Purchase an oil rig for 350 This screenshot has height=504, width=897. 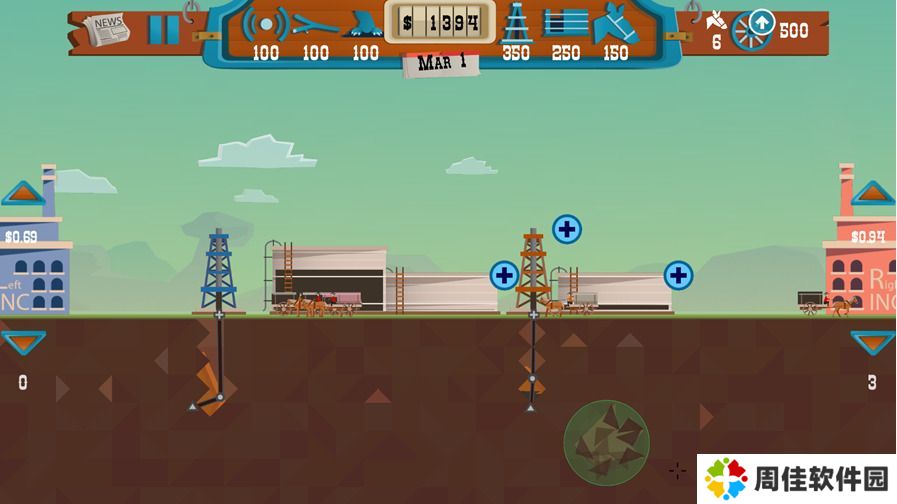516,24
